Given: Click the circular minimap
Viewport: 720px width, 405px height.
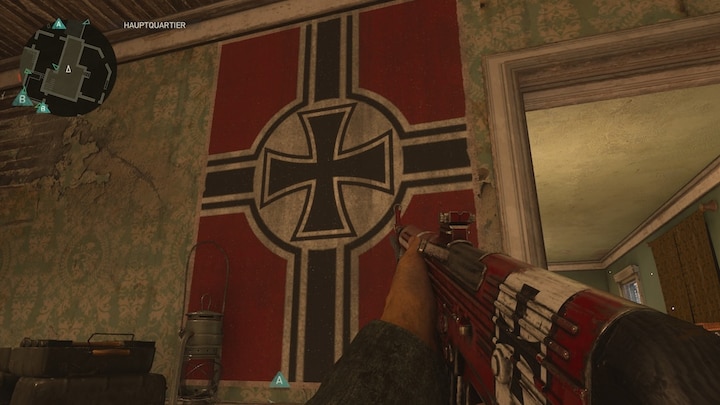Looking at the screenshot, I should pyautogui.click(x=68, y=68).
